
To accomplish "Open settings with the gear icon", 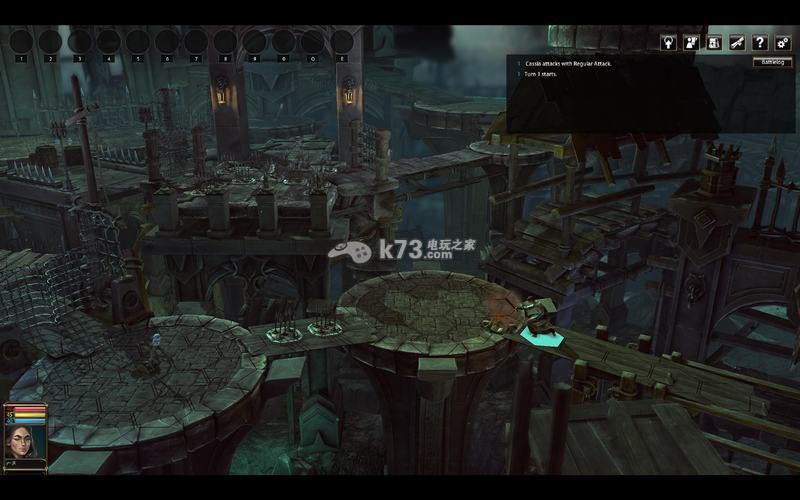I will click(x=782, y=43).
